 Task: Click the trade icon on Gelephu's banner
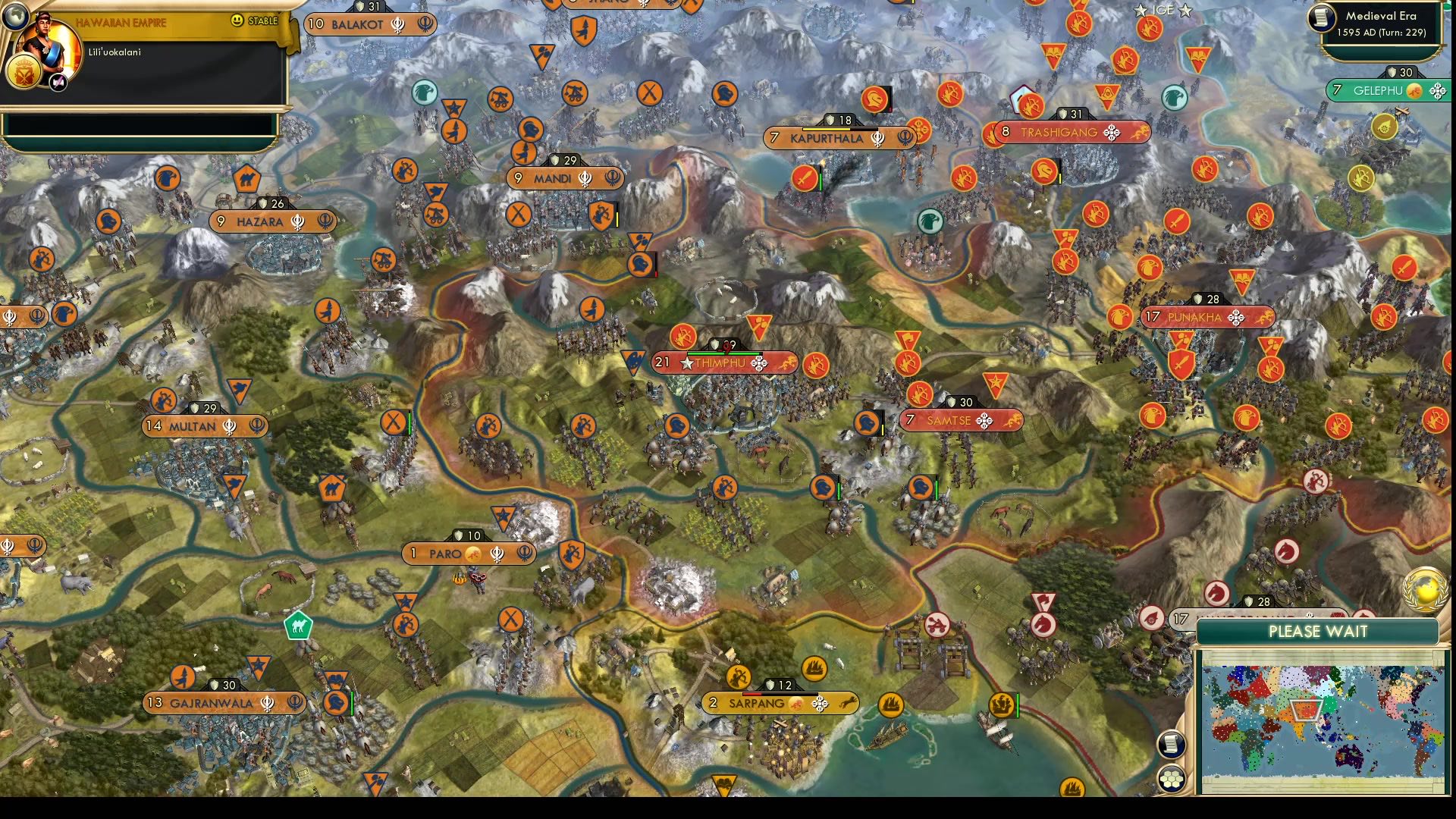pos(1416,89)
